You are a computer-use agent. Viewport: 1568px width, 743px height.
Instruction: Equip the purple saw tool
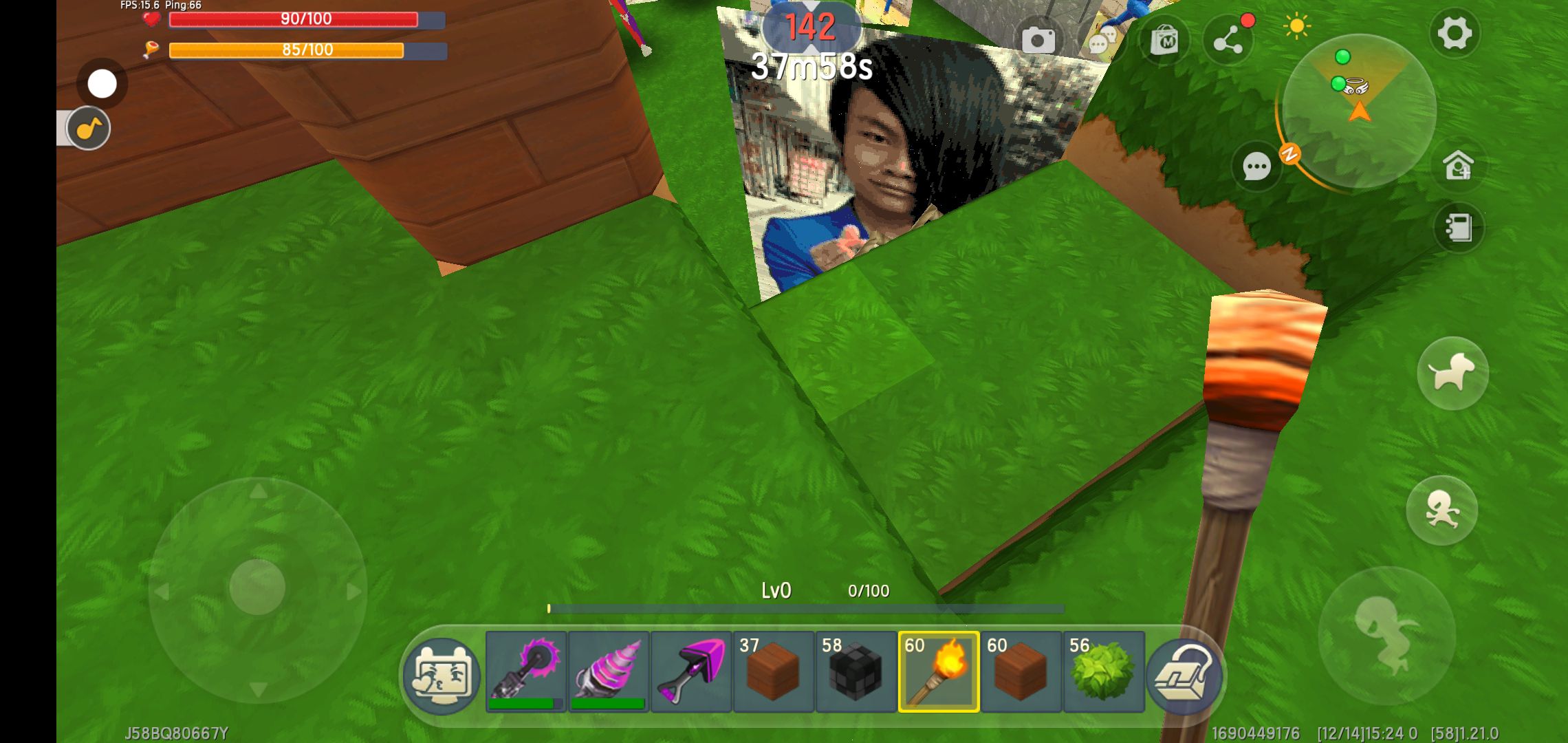(526, 671)
